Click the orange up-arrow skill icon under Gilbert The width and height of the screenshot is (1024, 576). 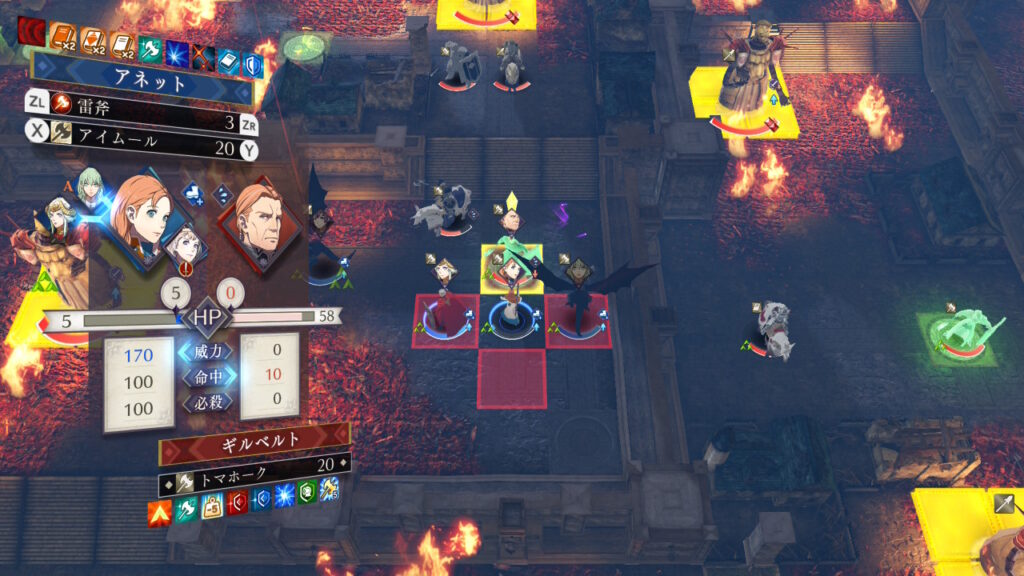158,513
